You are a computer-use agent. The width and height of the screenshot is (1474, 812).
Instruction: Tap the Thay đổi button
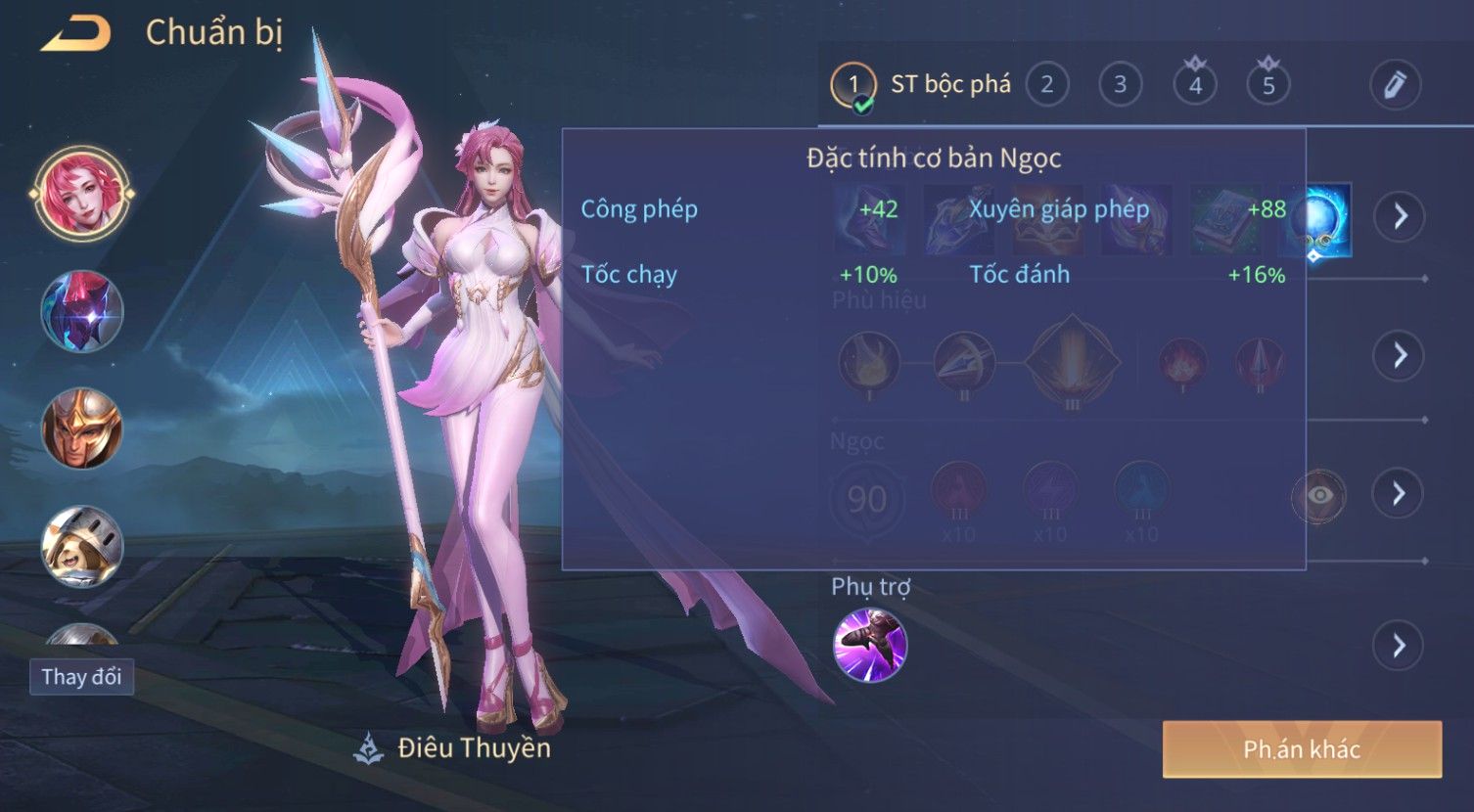[81, 677]
